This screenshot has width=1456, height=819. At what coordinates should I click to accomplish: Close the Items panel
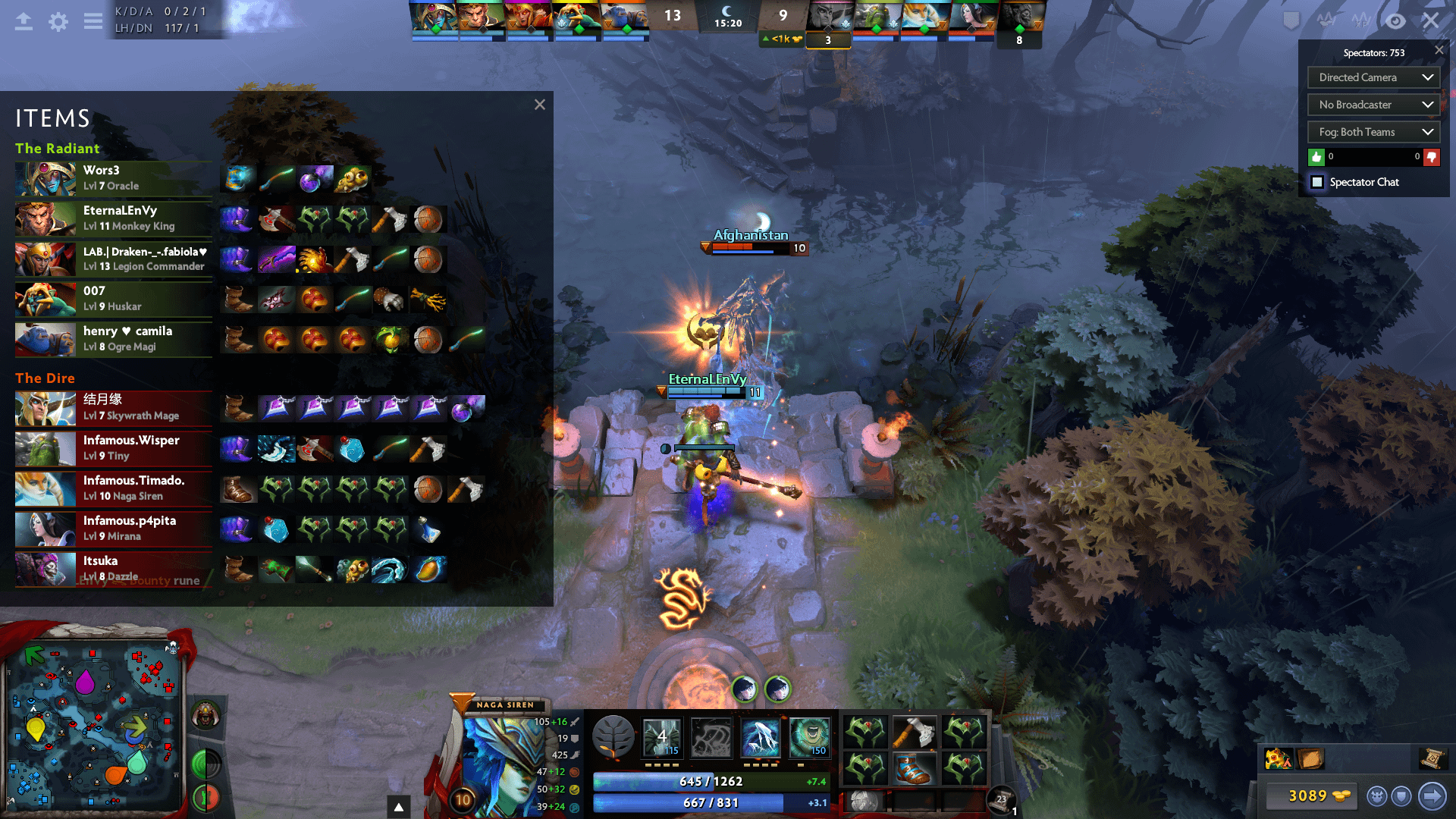(x=539, y=105)
